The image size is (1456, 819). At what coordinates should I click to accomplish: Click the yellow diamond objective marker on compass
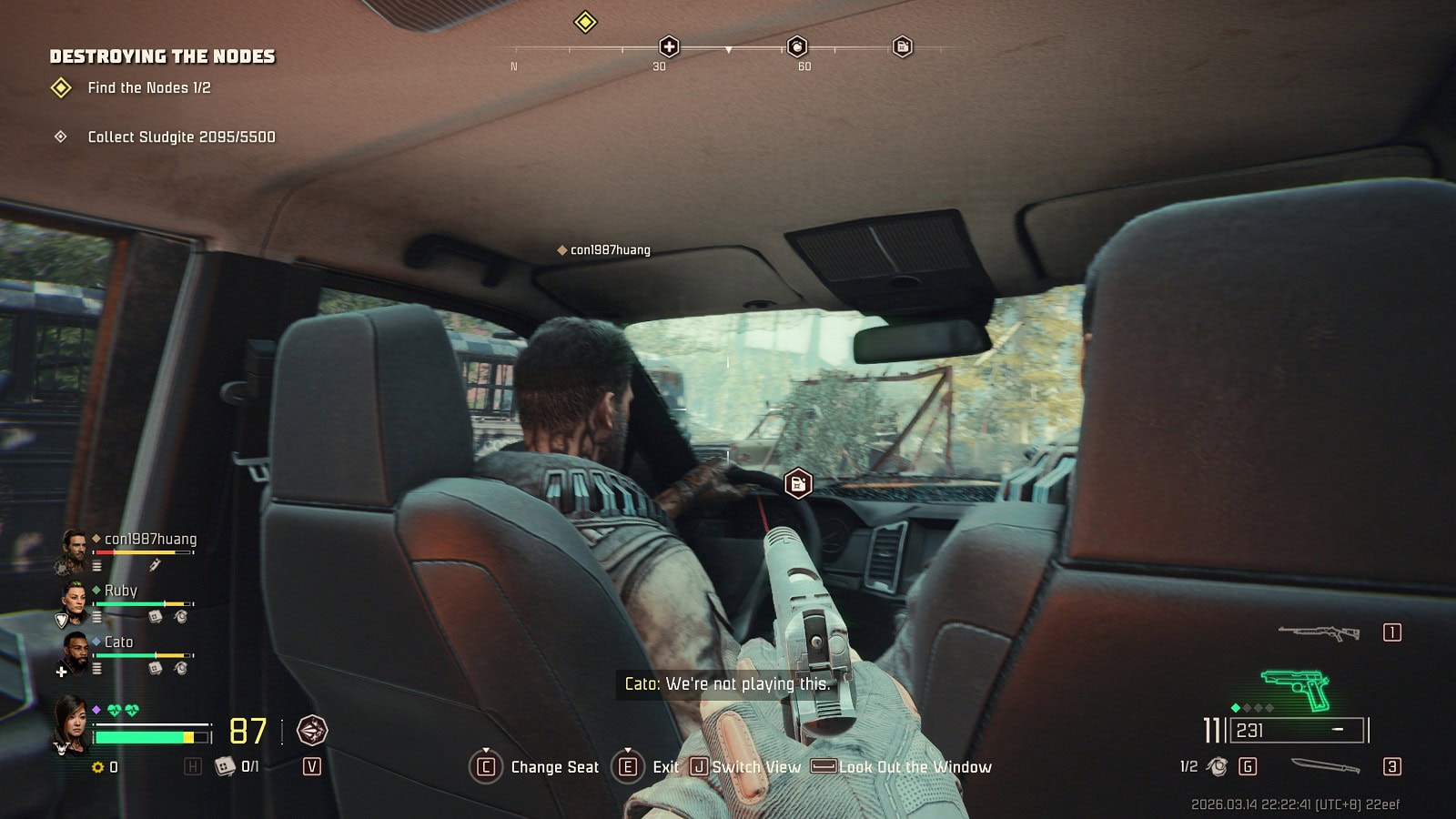click(585, 22)
